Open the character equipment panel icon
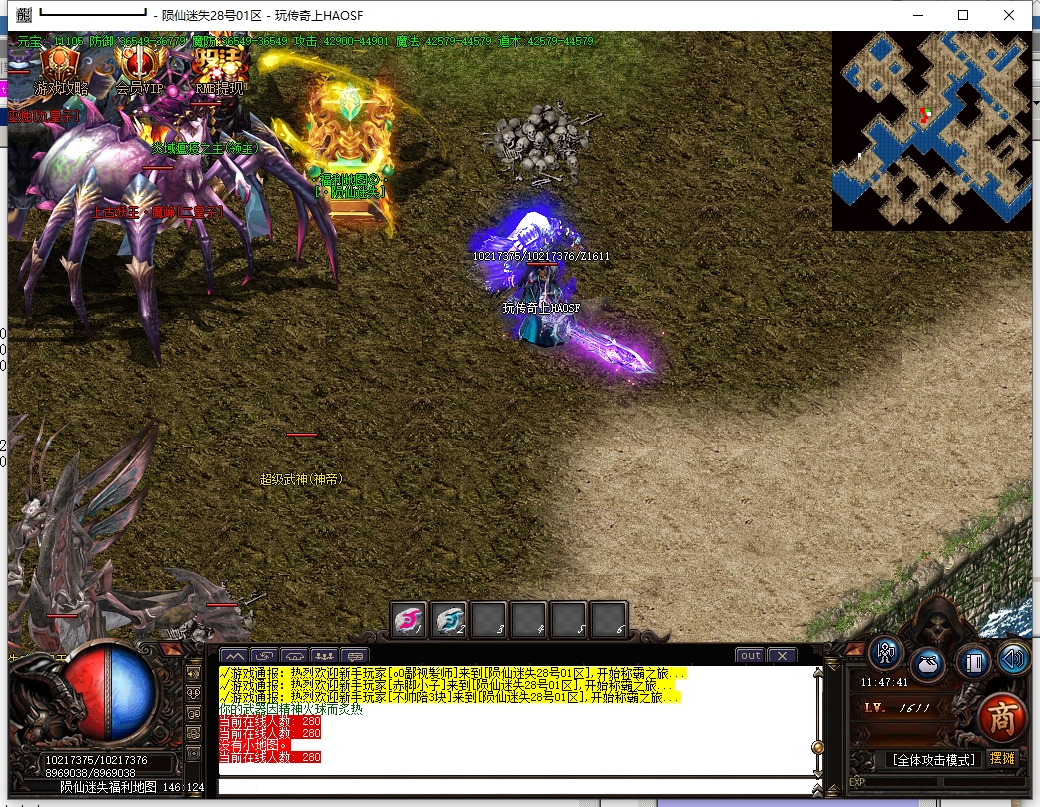The width and height of the screenshot is (1040, 807). [885, 653]
